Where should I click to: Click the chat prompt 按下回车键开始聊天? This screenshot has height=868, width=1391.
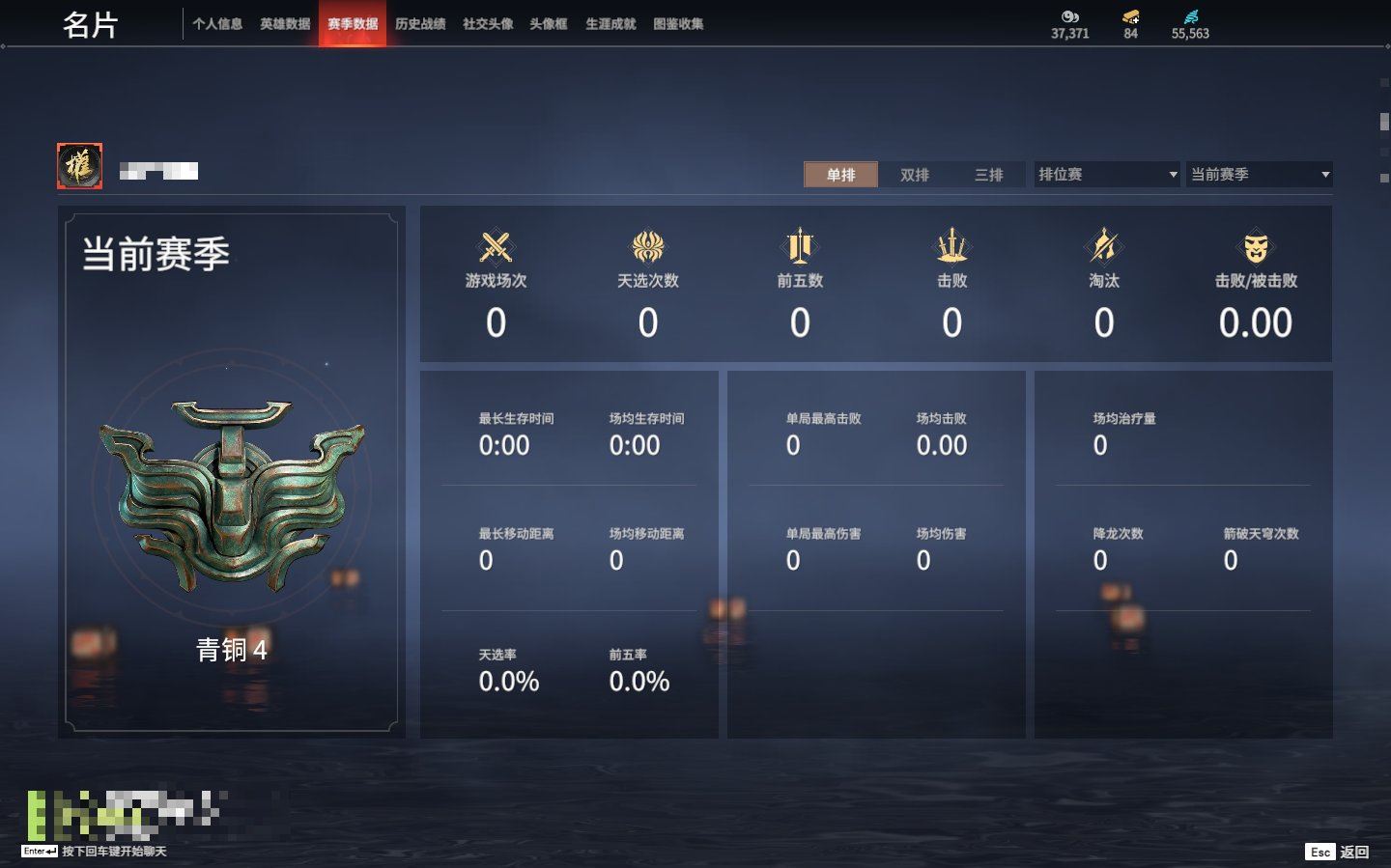pos(114,852)
